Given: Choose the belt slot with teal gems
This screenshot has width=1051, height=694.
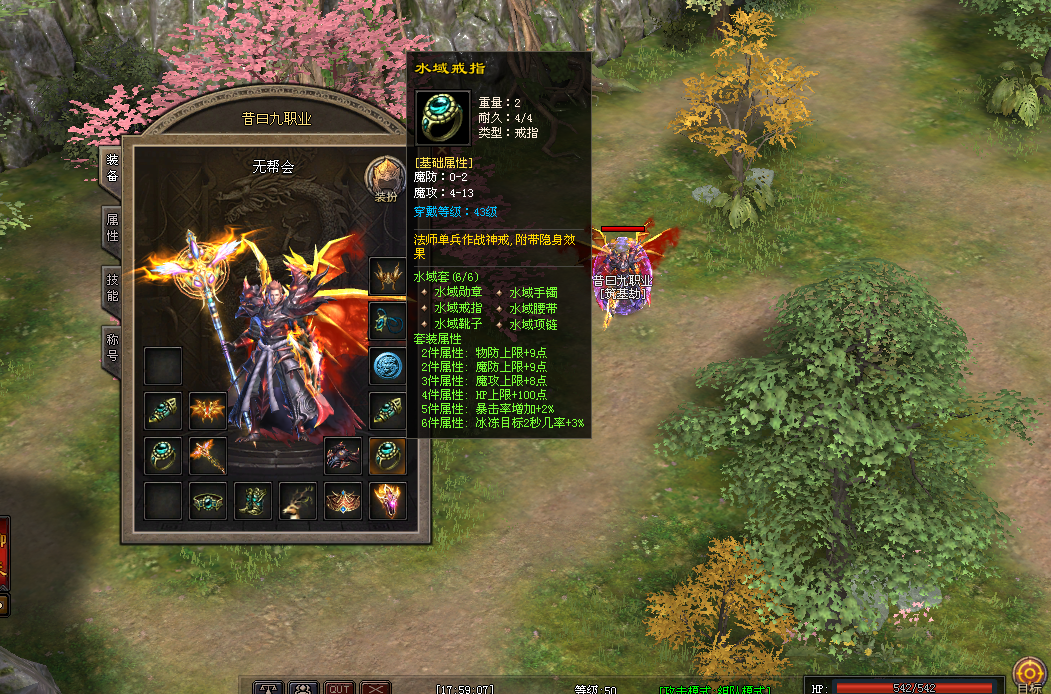Looking at the screenshot, I should pos(208,501).
